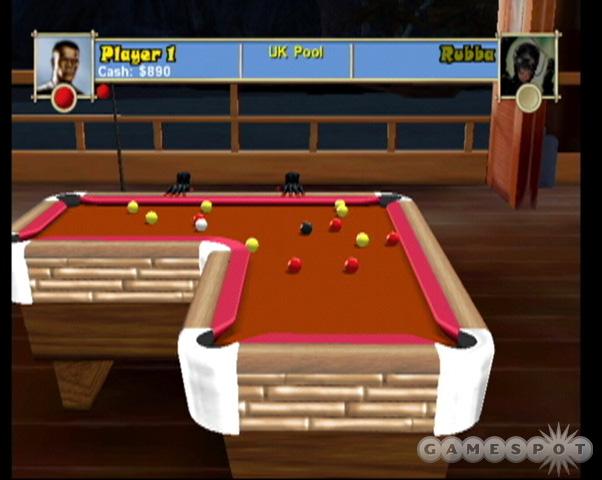Image resolution: width=602 pixels, height=480 pixels.
Task: Click Rubba's cream ball indicator
Action: click(528, 97)
